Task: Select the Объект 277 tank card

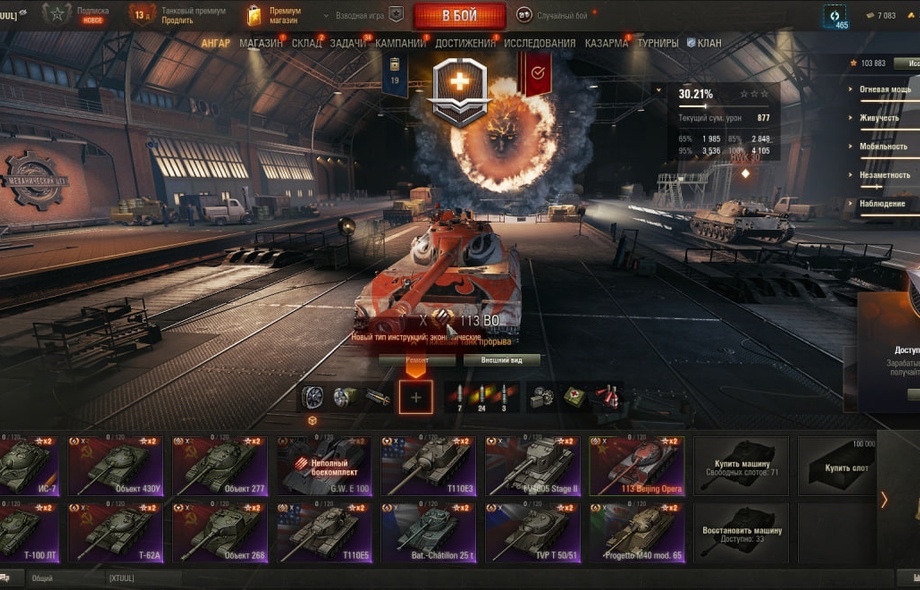Action: point(219,465)
